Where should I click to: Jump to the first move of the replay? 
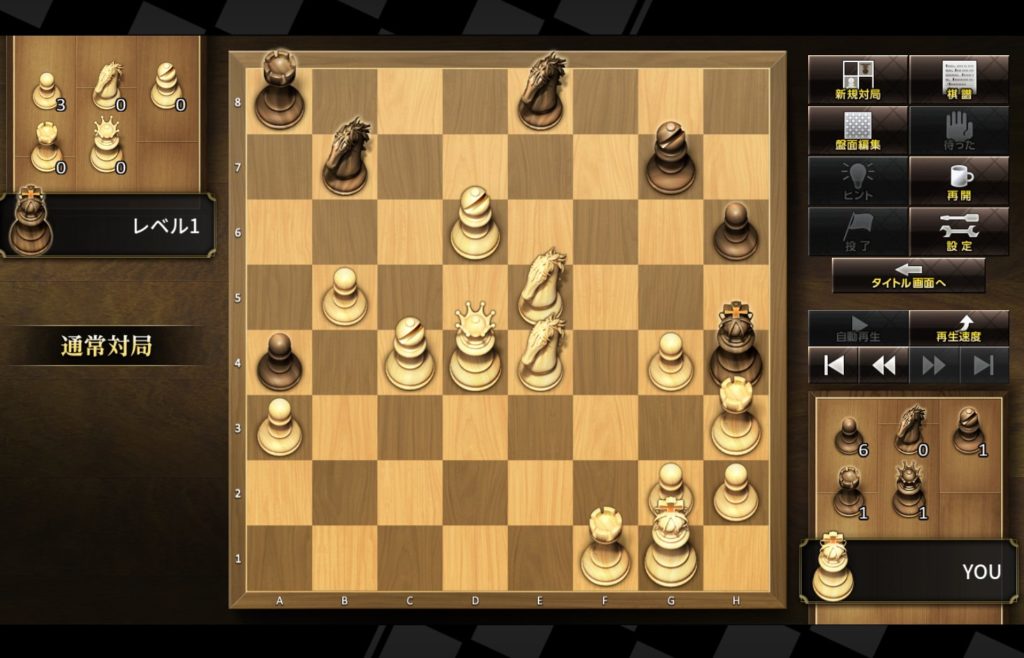point(833,365)
